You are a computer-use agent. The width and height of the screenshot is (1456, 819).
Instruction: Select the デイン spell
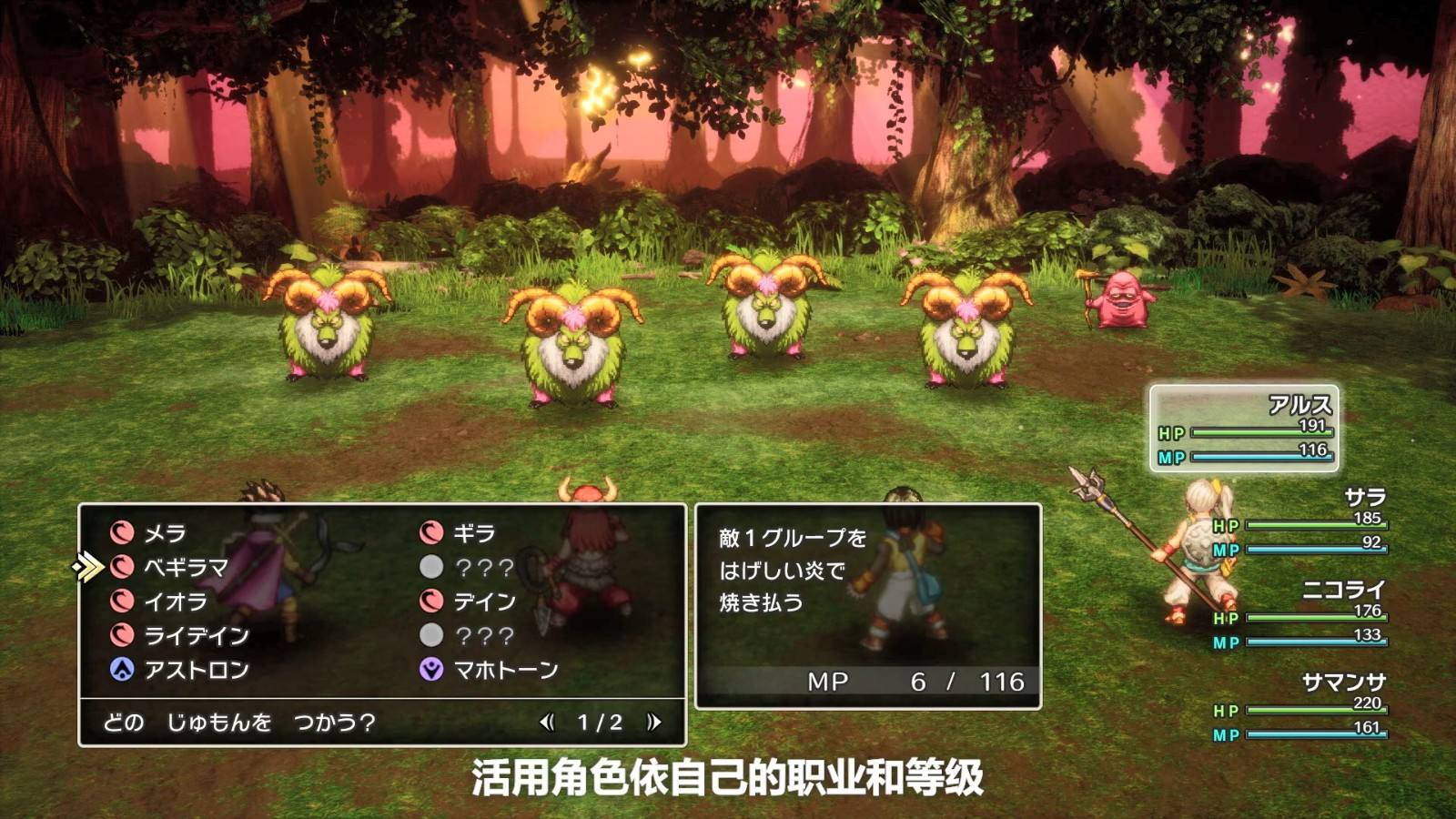point(484,602)
